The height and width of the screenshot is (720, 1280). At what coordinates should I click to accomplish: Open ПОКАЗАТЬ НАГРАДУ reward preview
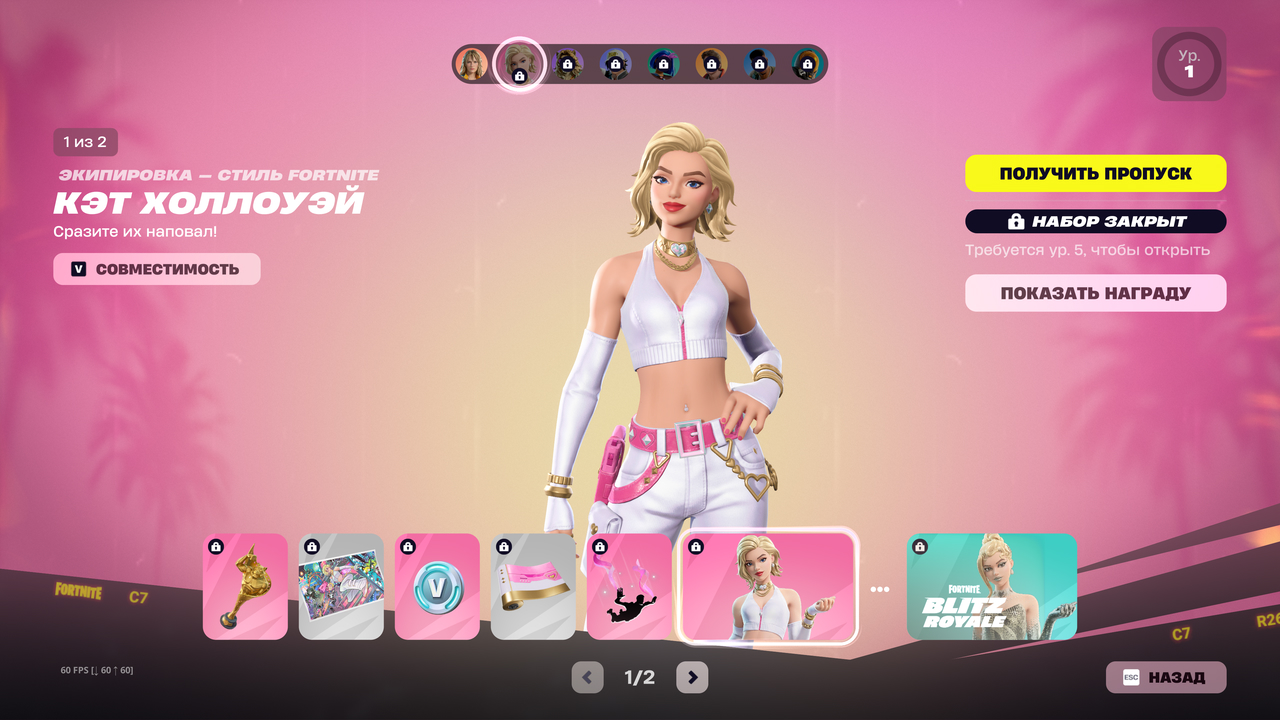1095,294
